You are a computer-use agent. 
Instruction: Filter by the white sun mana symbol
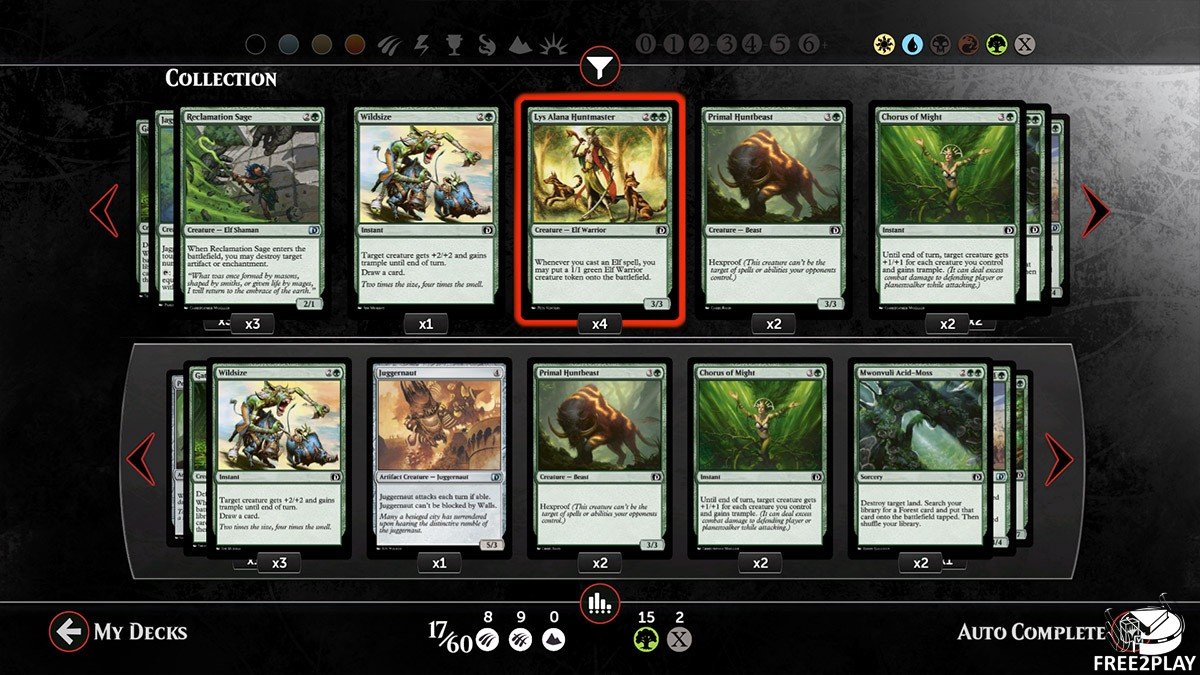pyautogui.click(x=883, y=44)
